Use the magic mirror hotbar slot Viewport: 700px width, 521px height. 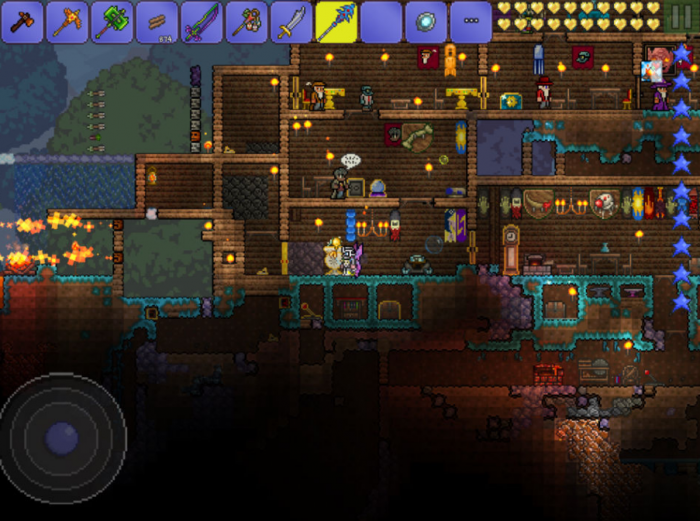click(x=426, y=22)
